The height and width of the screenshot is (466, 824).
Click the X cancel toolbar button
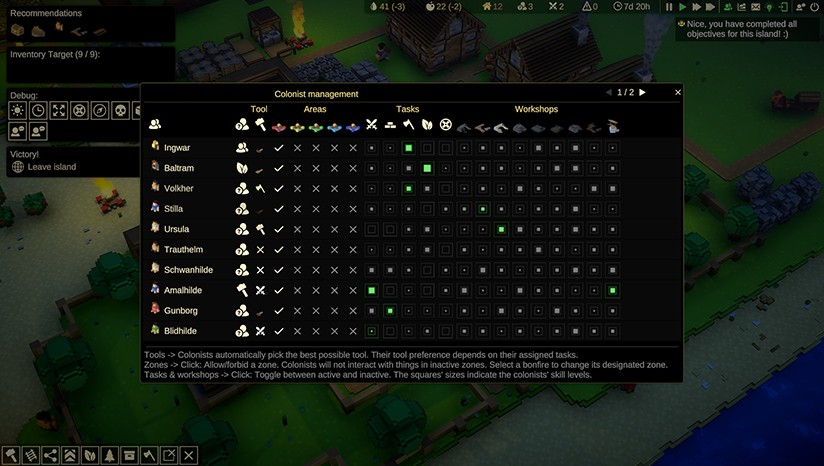[x=189, y=456]
